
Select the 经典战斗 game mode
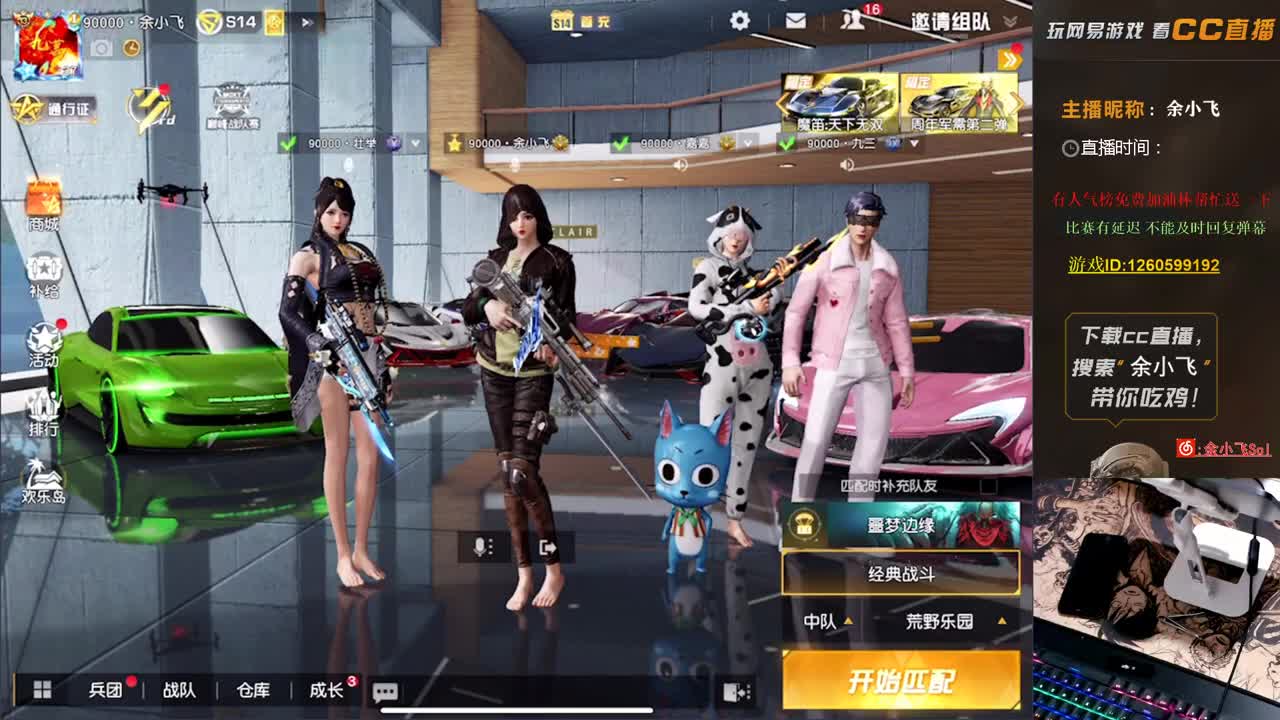point(899,573)
